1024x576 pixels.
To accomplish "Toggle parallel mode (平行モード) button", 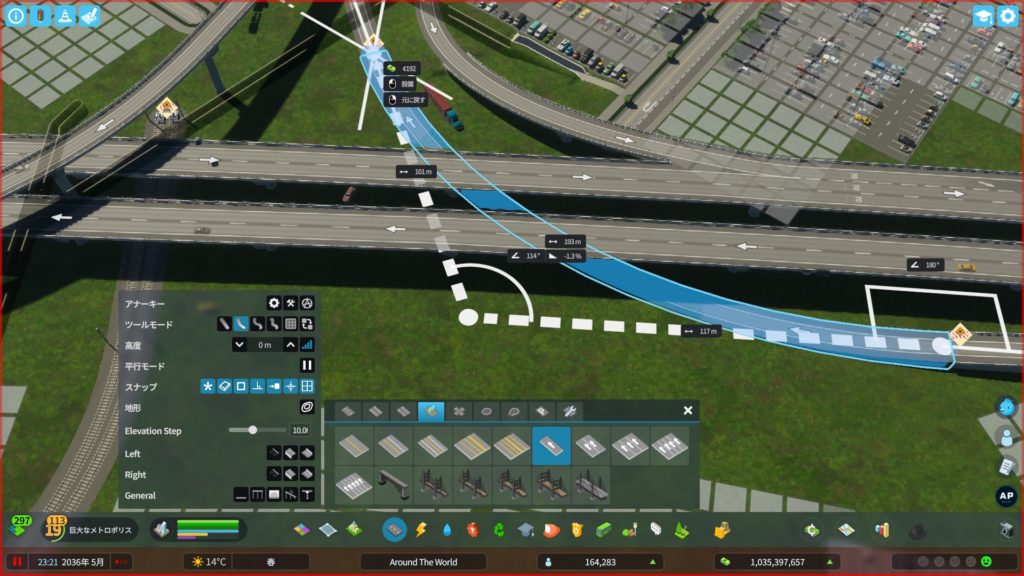I will coord(307,366).
